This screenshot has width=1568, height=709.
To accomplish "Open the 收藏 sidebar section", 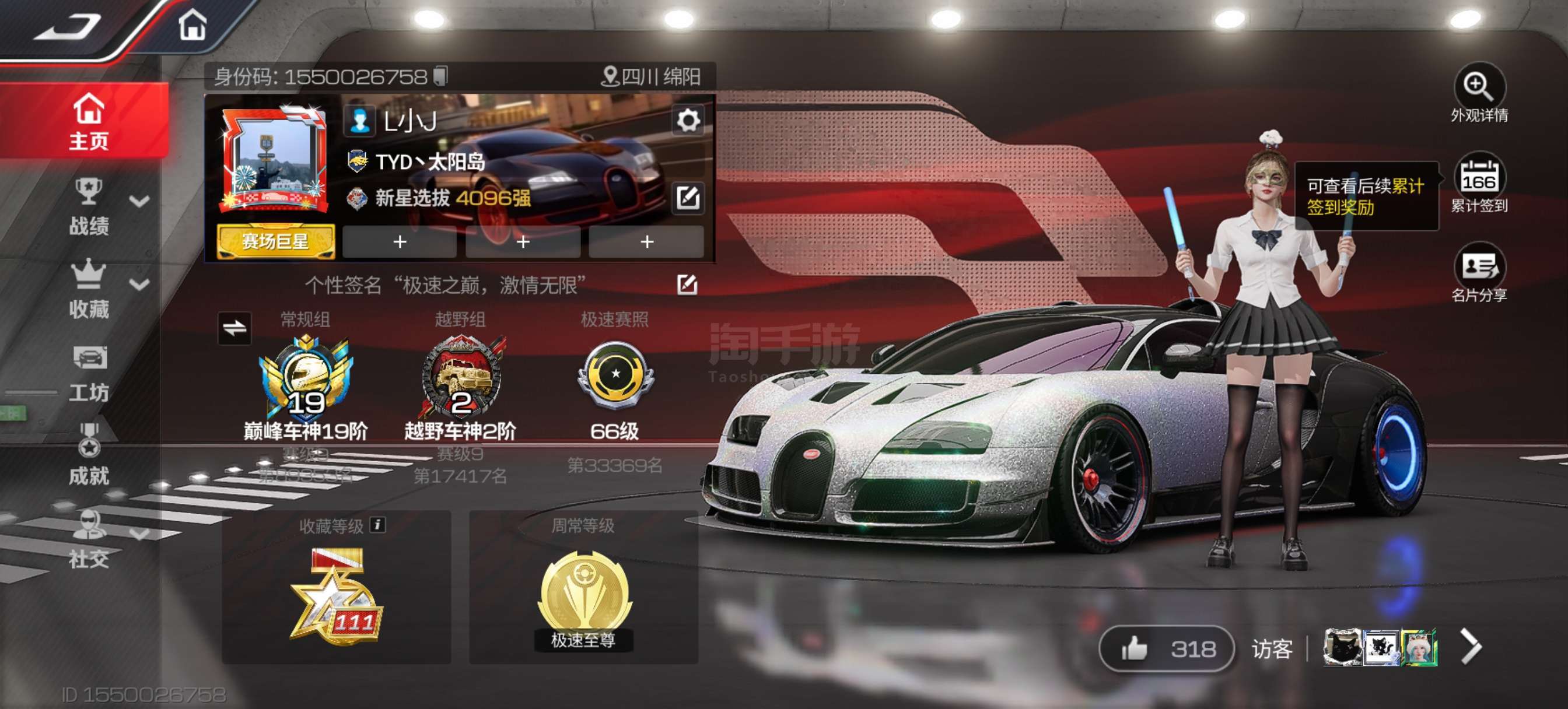I will [x=89, y=290].
